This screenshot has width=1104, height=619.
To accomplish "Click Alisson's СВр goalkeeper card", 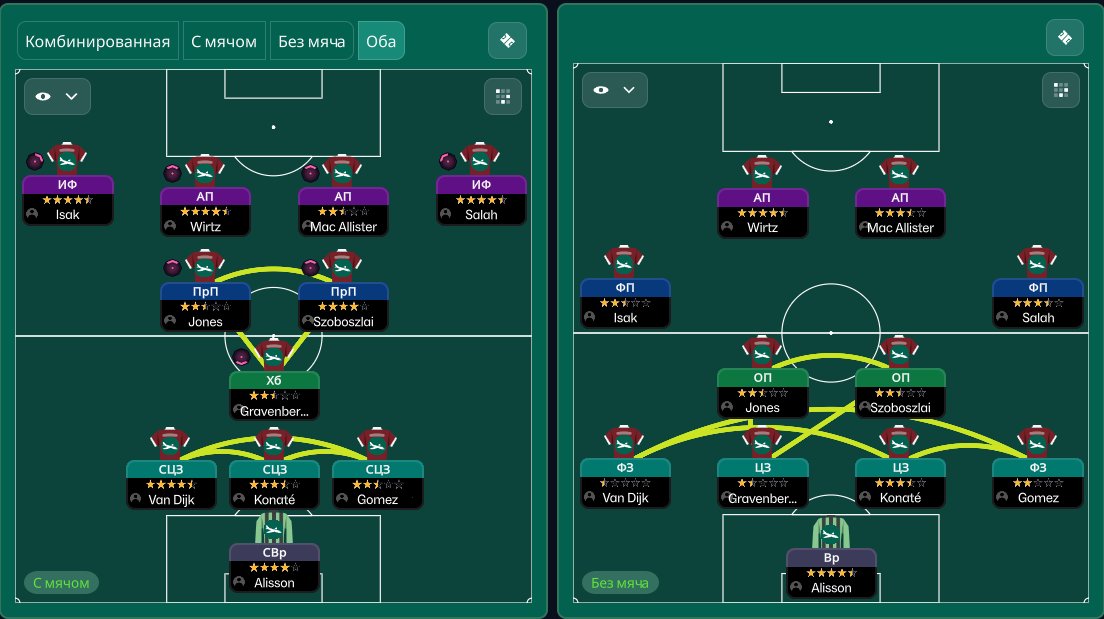I will (274, 567).
